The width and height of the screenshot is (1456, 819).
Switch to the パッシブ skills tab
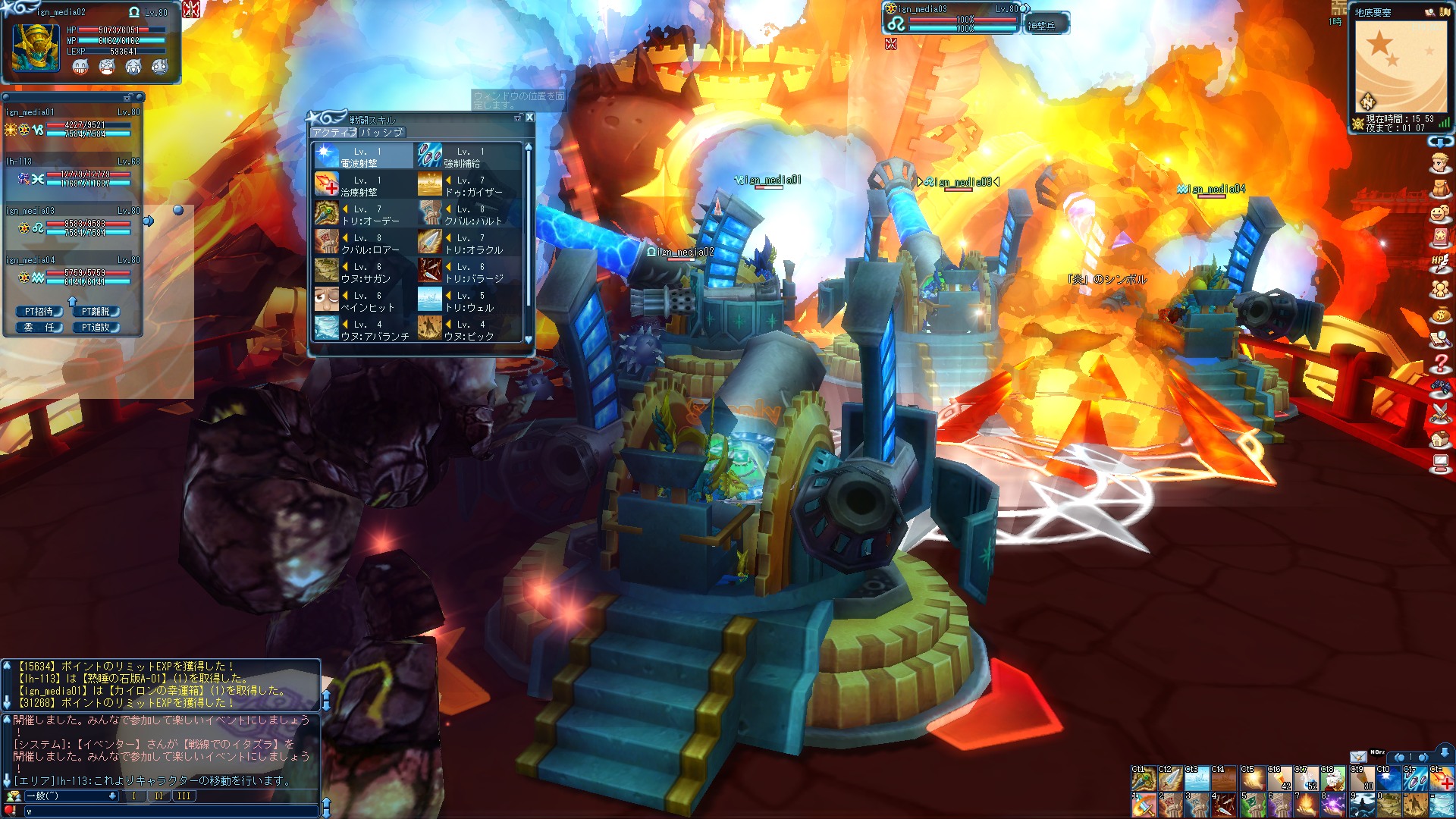(x=381, y=132)
